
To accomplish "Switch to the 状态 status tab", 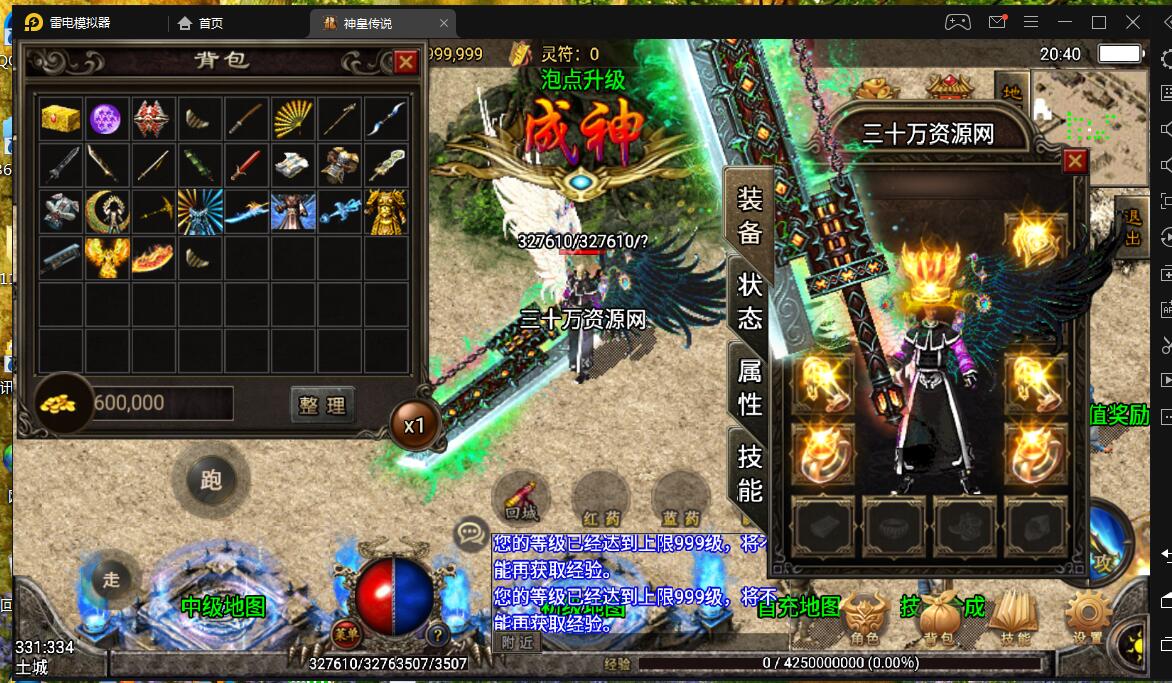I will (750, 301).
